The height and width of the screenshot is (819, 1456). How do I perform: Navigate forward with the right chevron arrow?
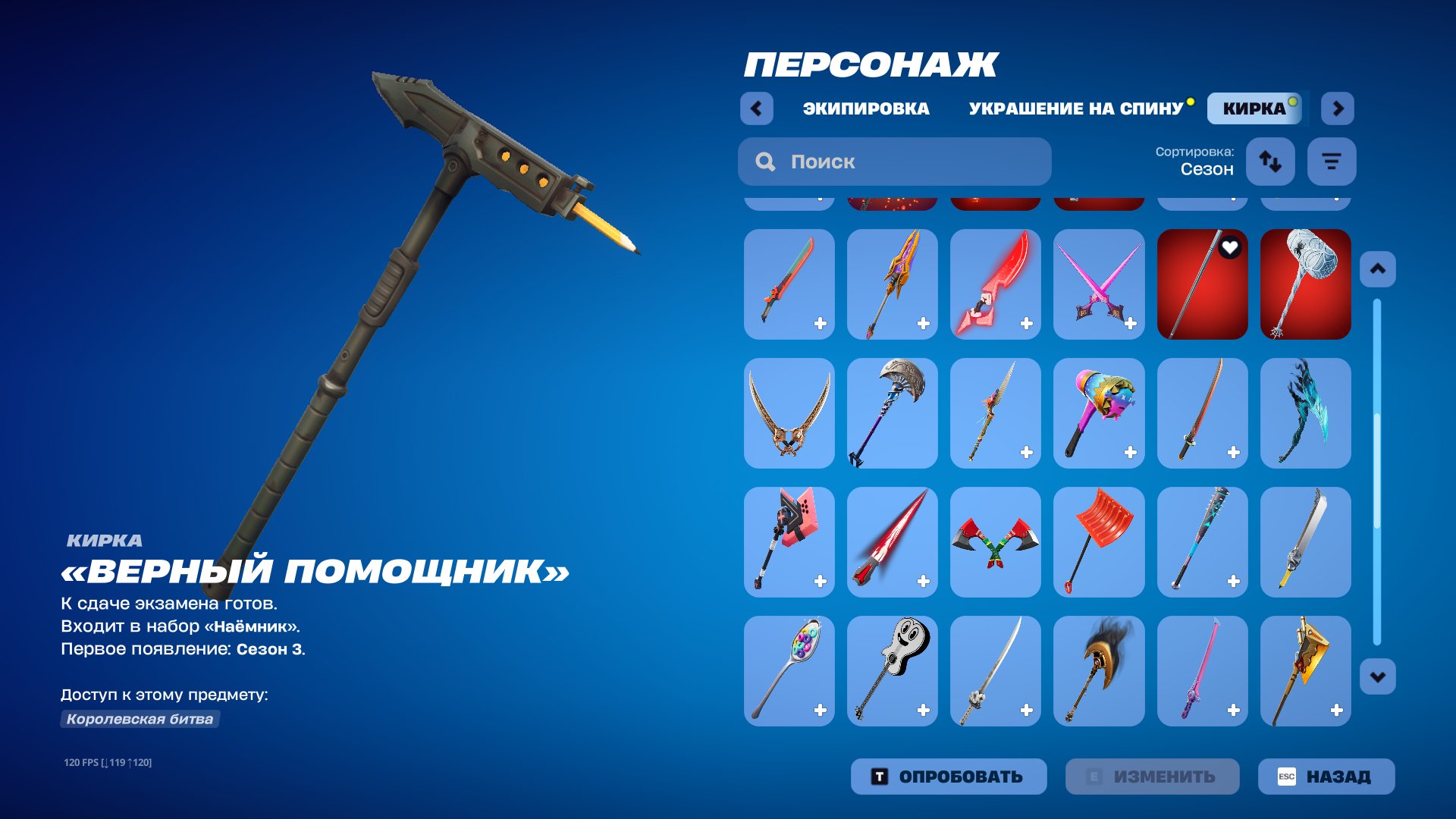(1338, 108)
